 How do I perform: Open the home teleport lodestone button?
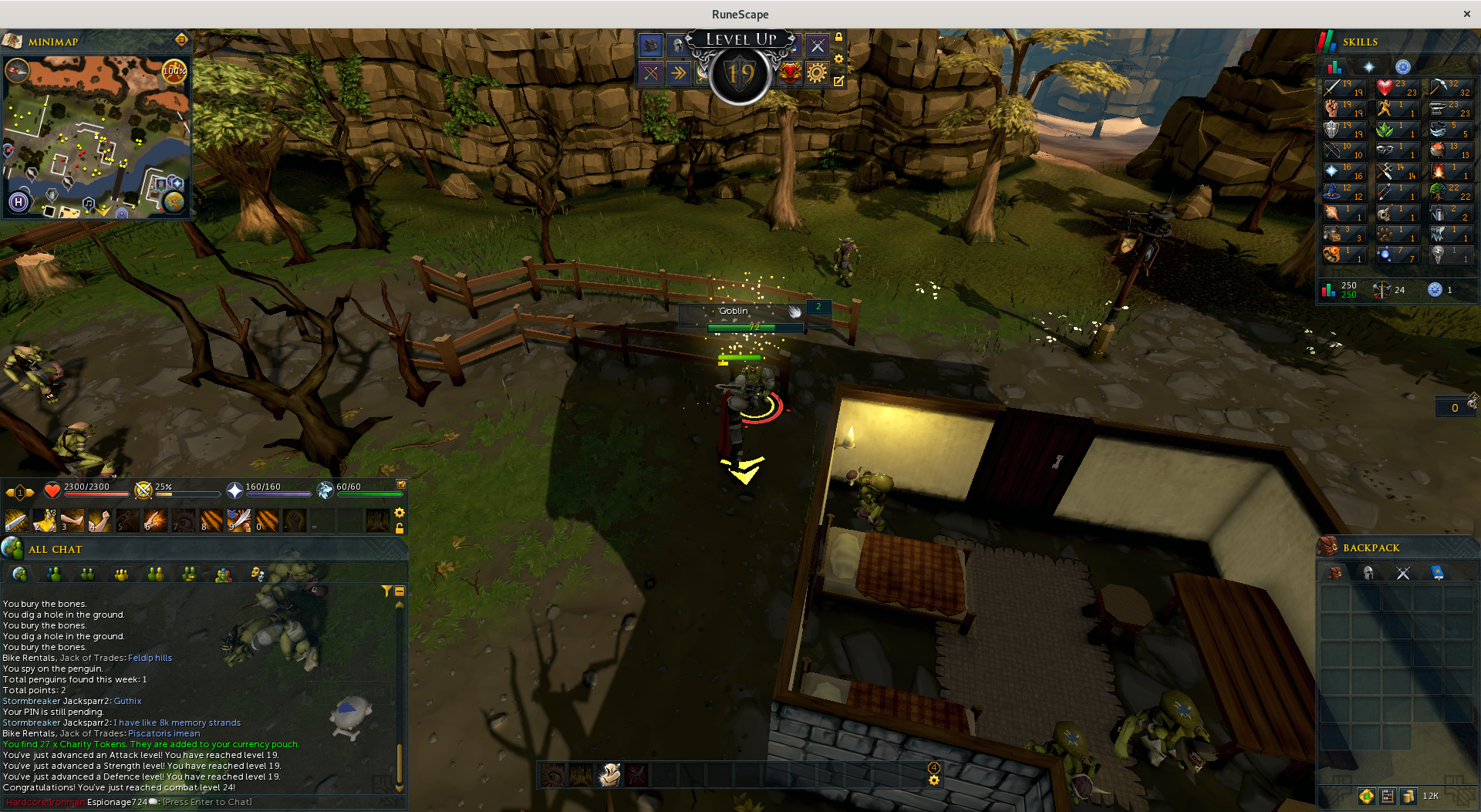(19, 202)
